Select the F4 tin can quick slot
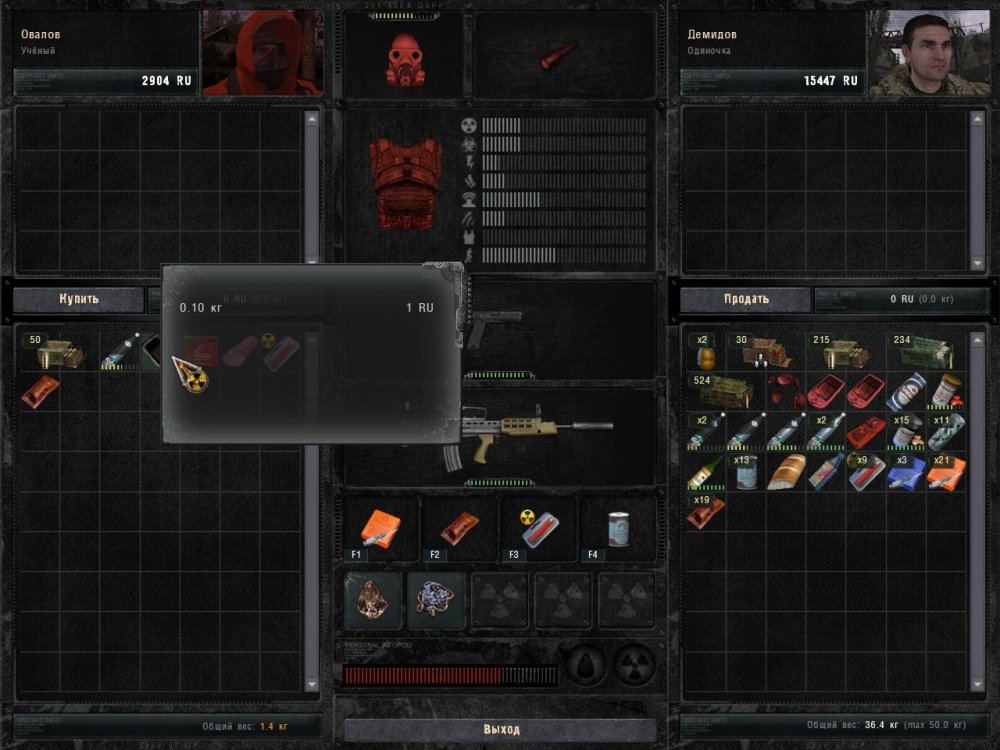The width and height of the screenshot is (1000, 750). tap(618, 527)
